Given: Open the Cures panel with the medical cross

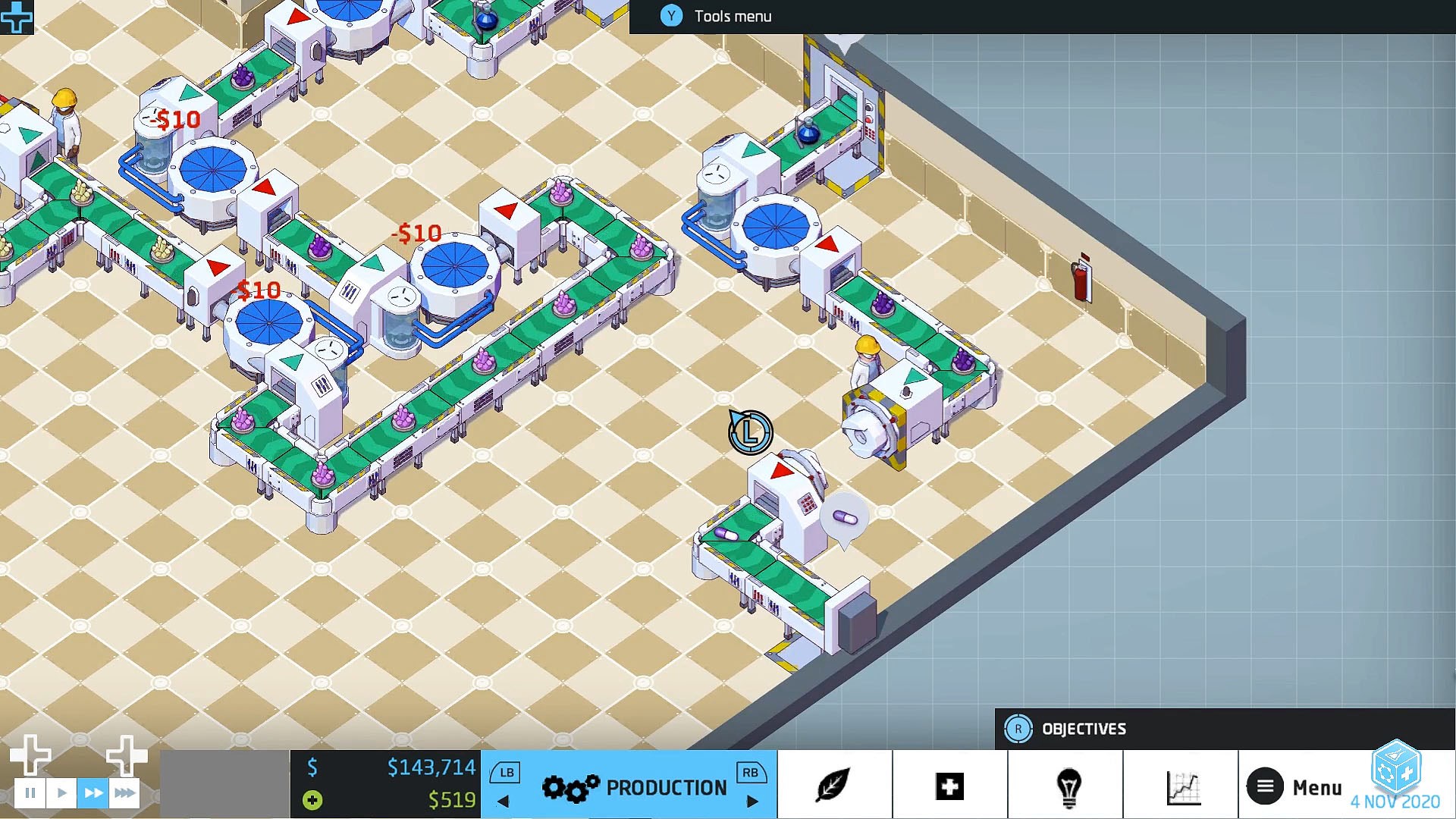Looking at the screenshot, I should pyautogui.click(x=949, y=786).
